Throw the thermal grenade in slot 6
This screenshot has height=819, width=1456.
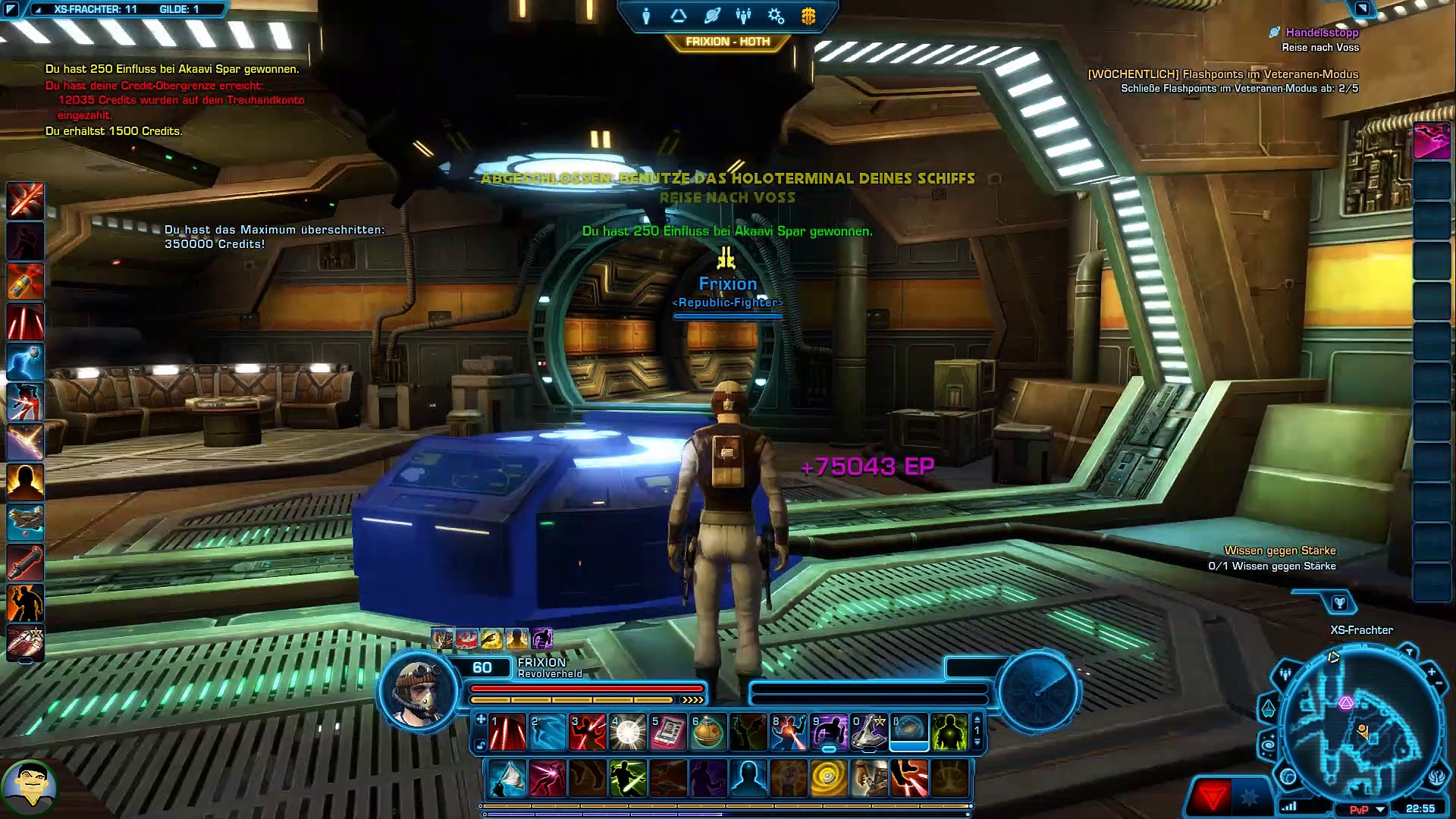point(708,733)
